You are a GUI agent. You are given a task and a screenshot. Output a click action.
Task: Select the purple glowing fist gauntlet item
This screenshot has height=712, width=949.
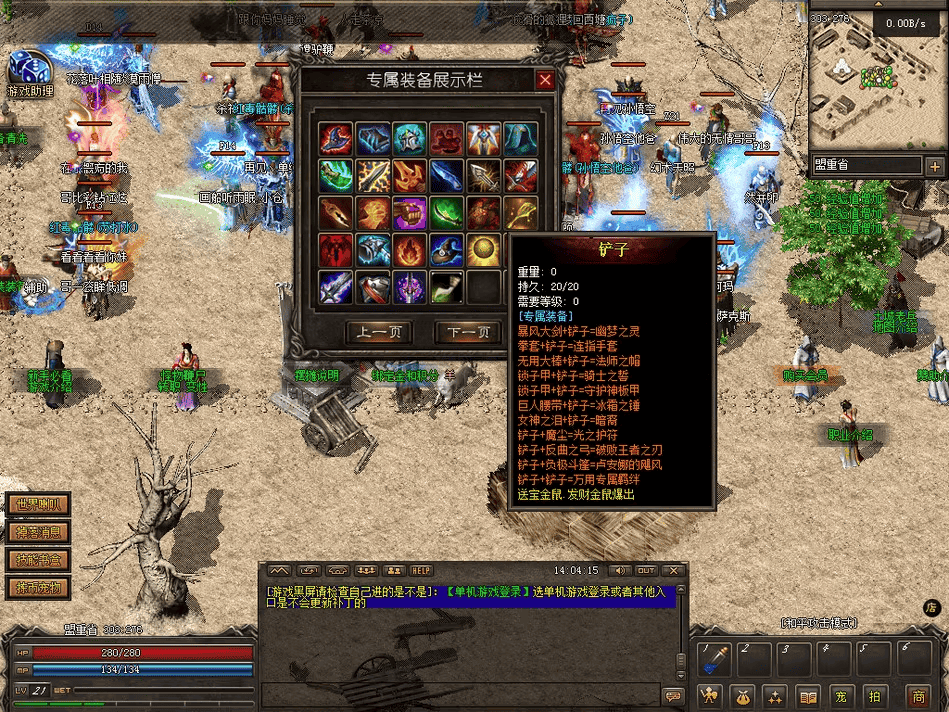point(409,213)
